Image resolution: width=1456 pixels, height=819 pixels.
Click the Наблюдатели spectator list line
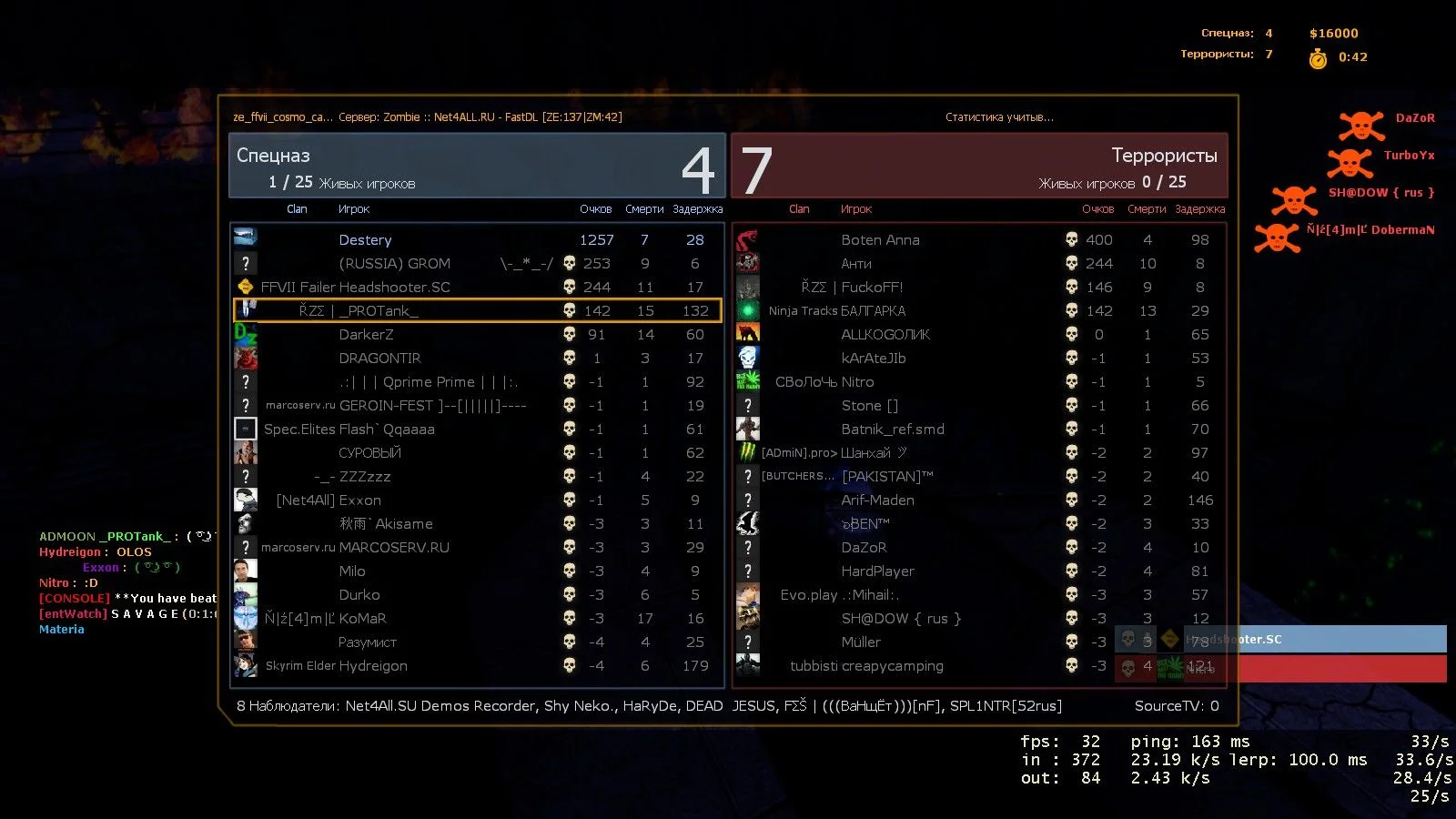coord(648,705)
